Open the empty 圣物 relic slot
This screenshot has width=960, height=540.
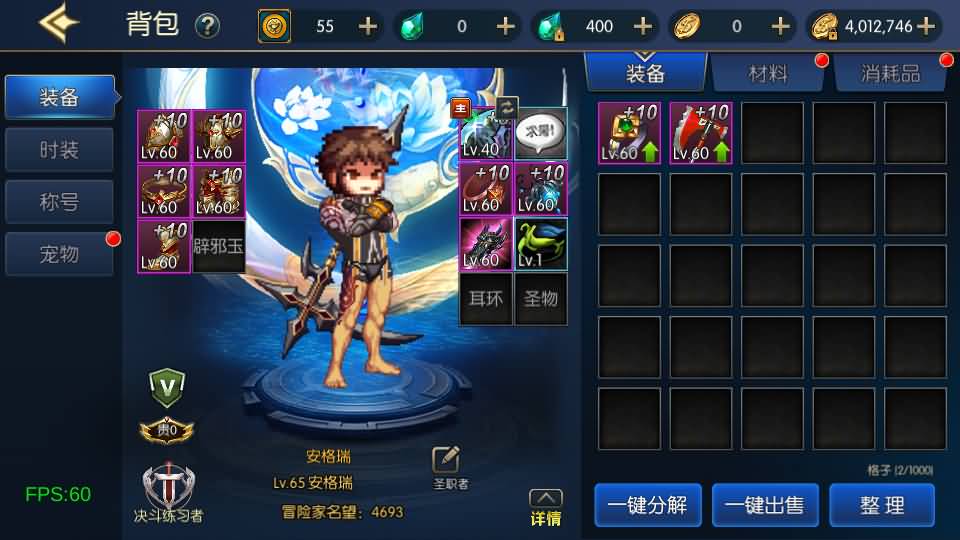[x=540, y=298]
